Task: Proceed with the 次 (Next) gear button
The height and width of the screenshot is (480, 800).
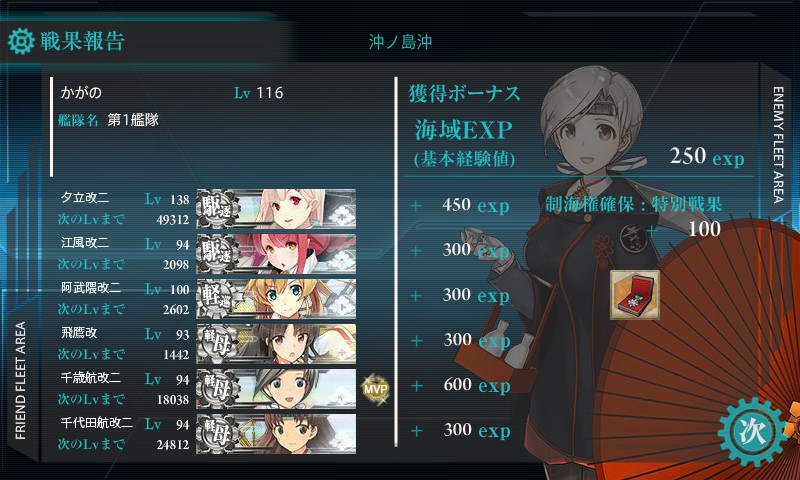Action: pos(750,428)
